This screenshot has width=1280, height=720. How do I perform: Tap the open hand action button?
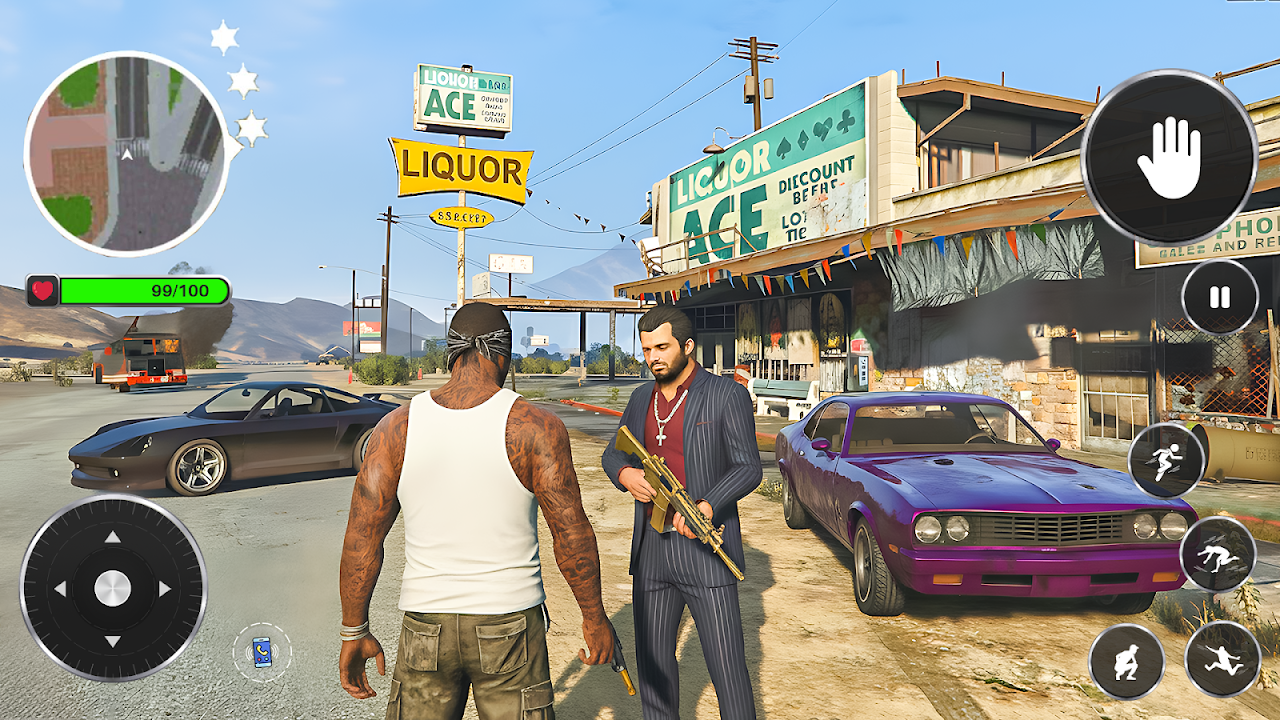1168,158
